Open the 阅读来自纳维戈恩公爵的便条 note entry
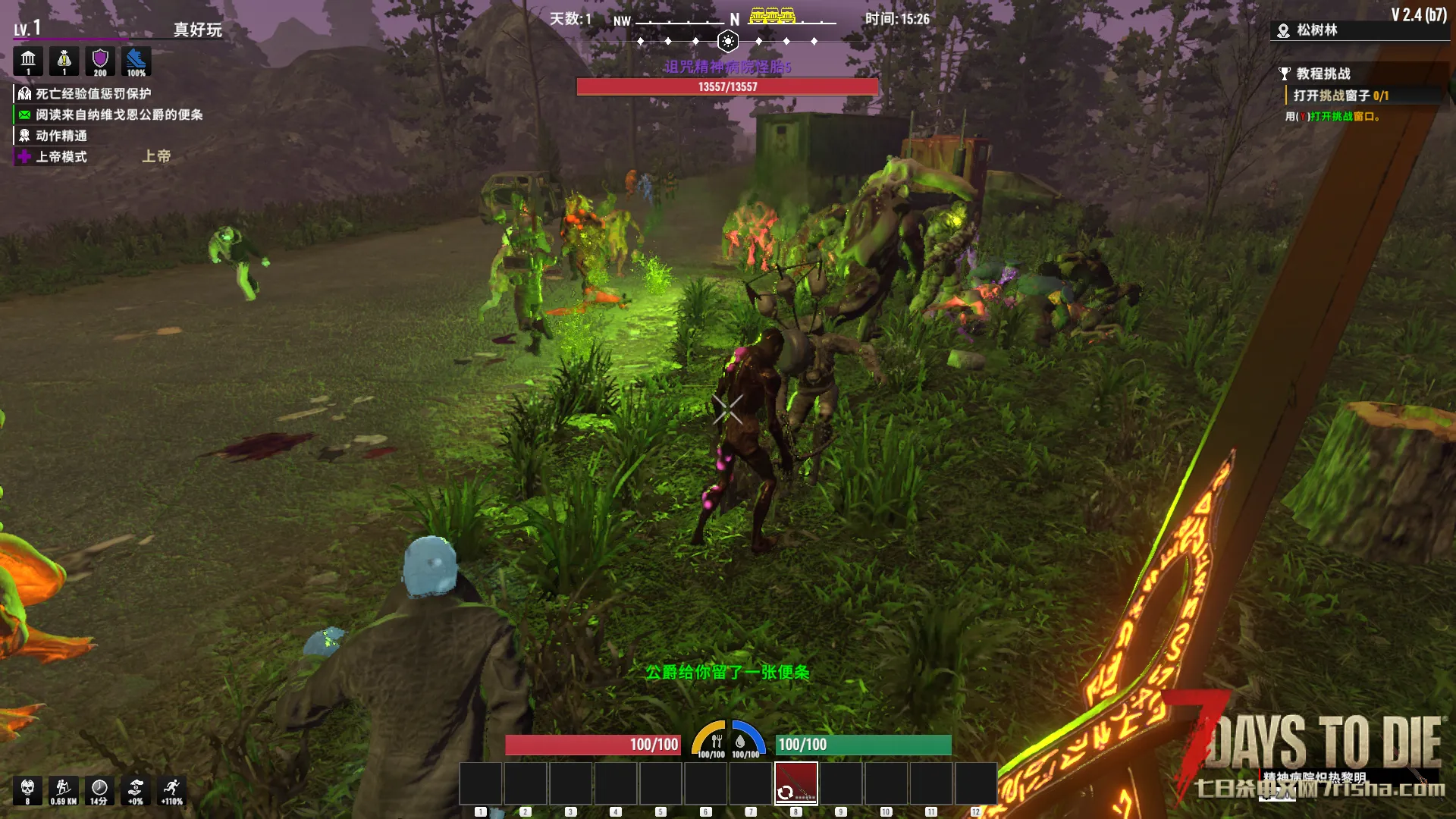Image resolution: width=1456 pixels, height=819 pixels. click(x=118, y=115)
